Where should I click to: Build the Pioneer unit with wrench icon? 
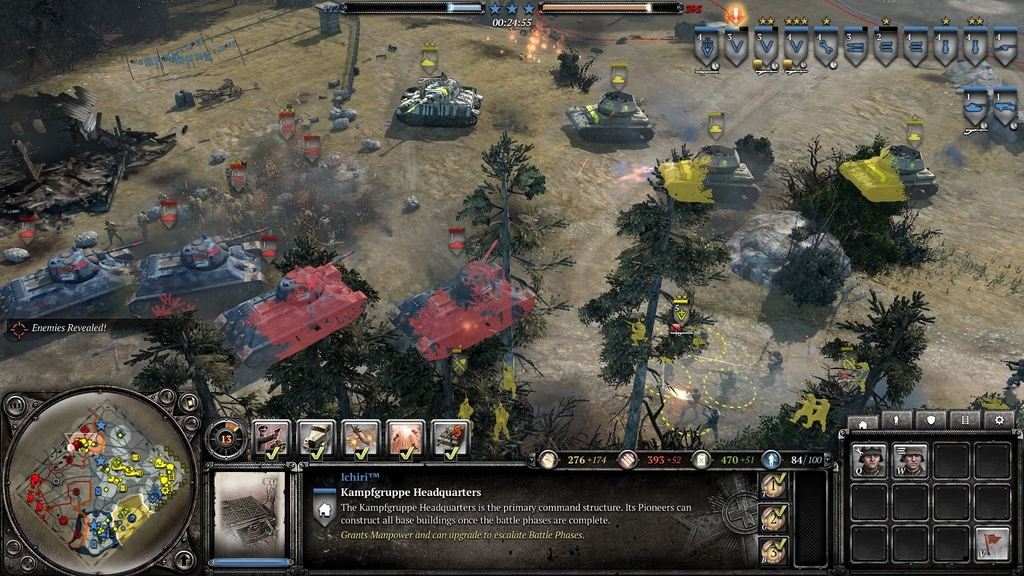pos(869,461)
